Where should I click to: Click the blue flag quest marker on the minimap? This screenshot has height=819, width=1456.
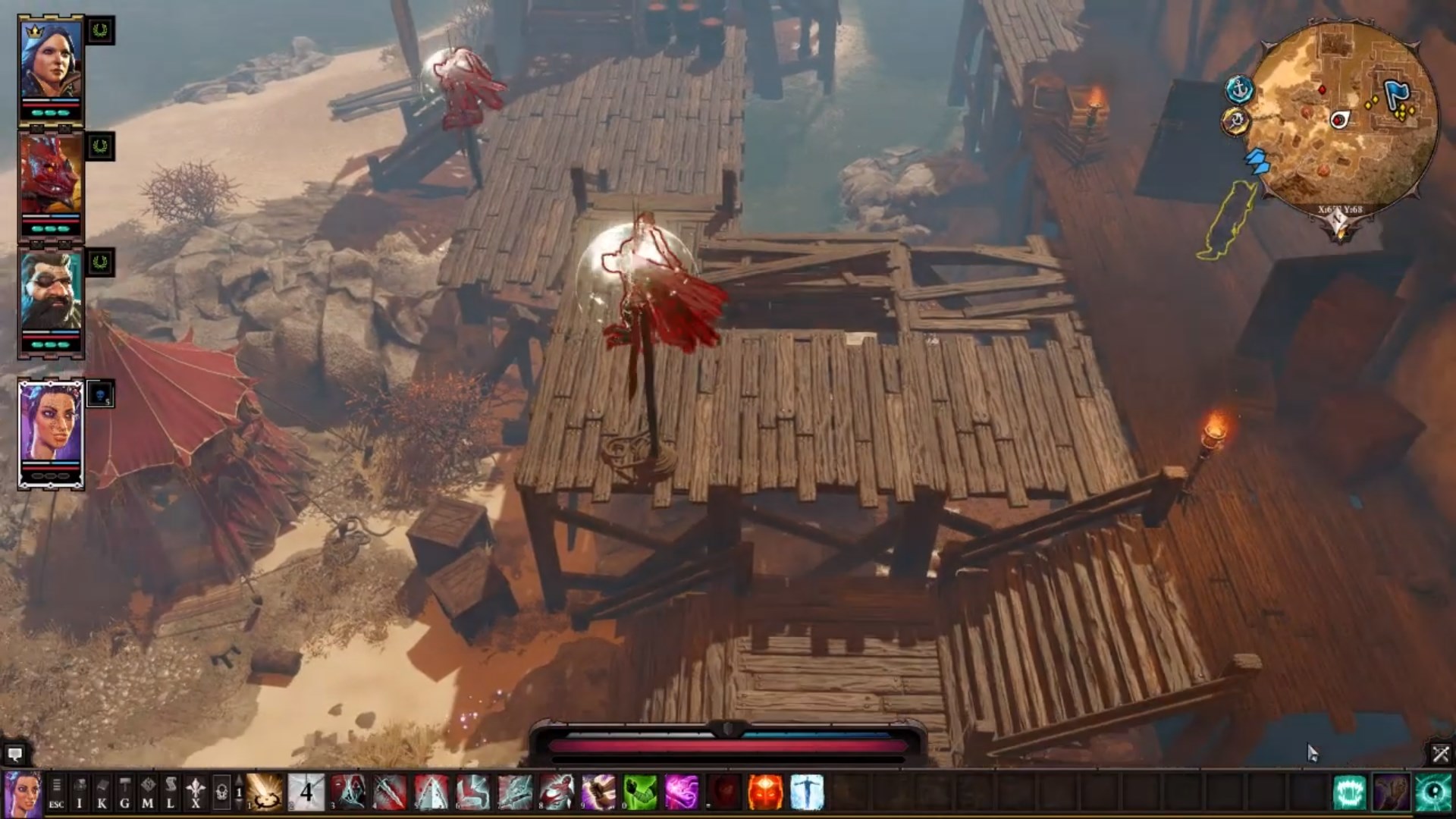click(1398, 93)
